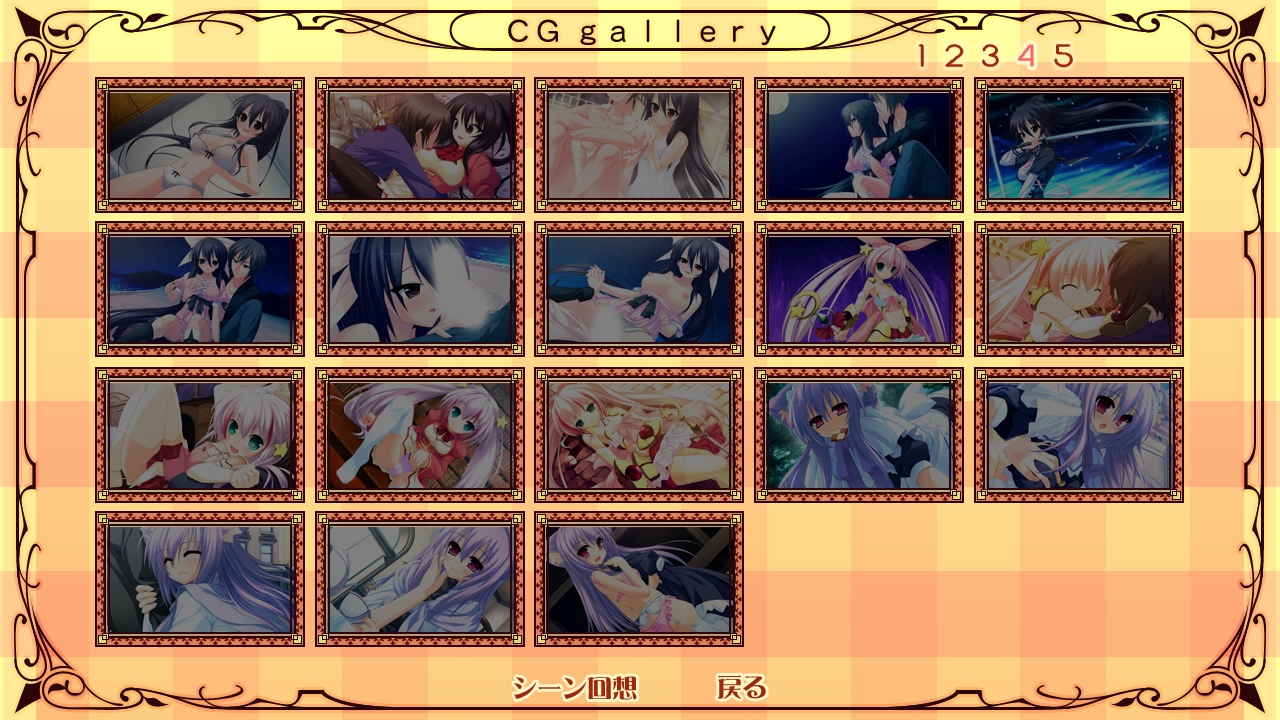Switch to gallery page 1
1280x720 pixels.
pyautogui.click(x=922, y=56)
